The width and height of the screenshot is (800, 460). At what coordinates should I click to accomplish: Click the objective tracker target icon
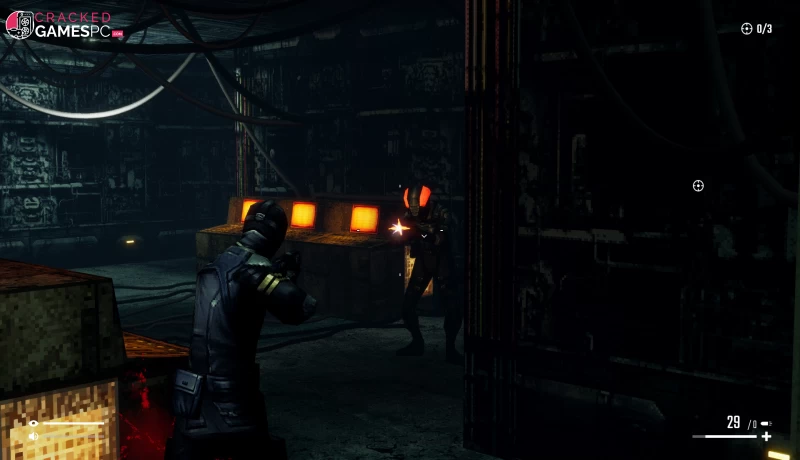tap(746, 29)
